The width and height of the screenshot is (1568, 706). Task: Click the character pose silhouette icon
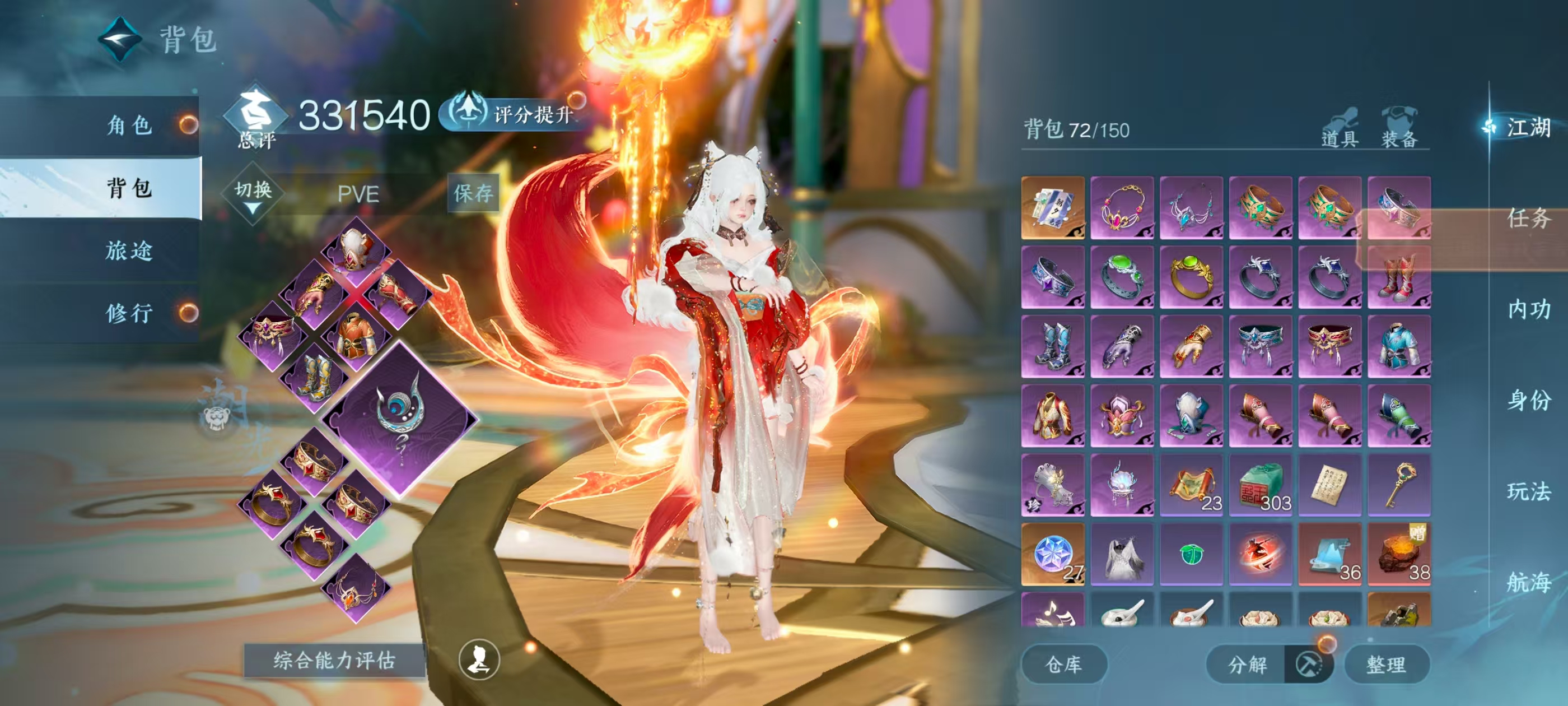(x=479, y=659)
